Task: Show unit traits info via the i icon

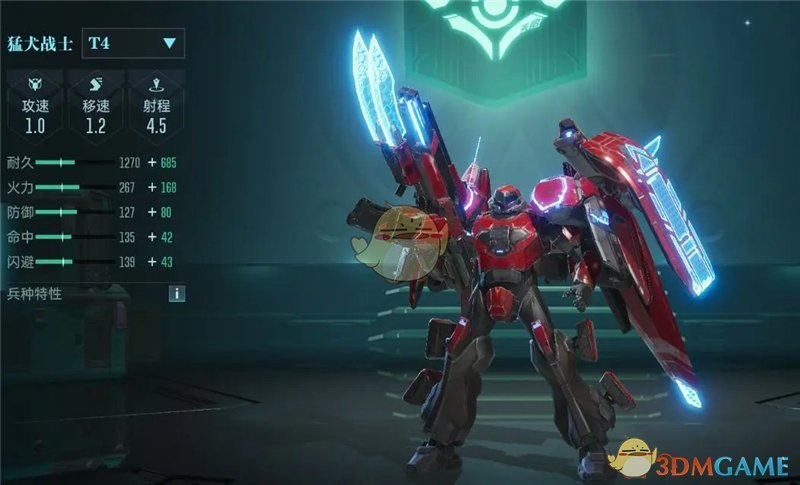Action: (x=177, y=294)
